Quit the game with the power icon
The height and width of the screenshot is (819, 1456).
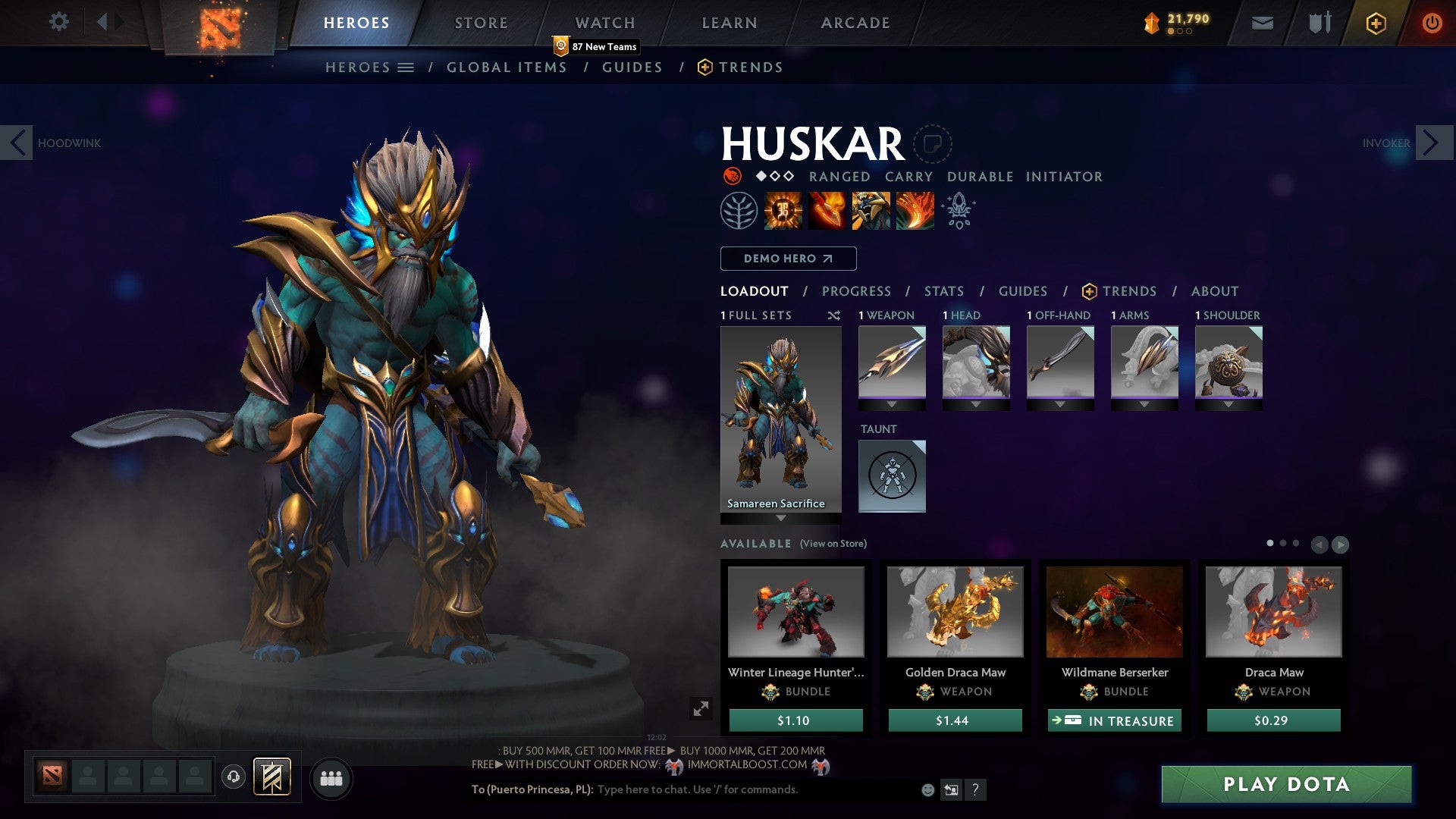pyautogui.click(x=1431, y=23)
